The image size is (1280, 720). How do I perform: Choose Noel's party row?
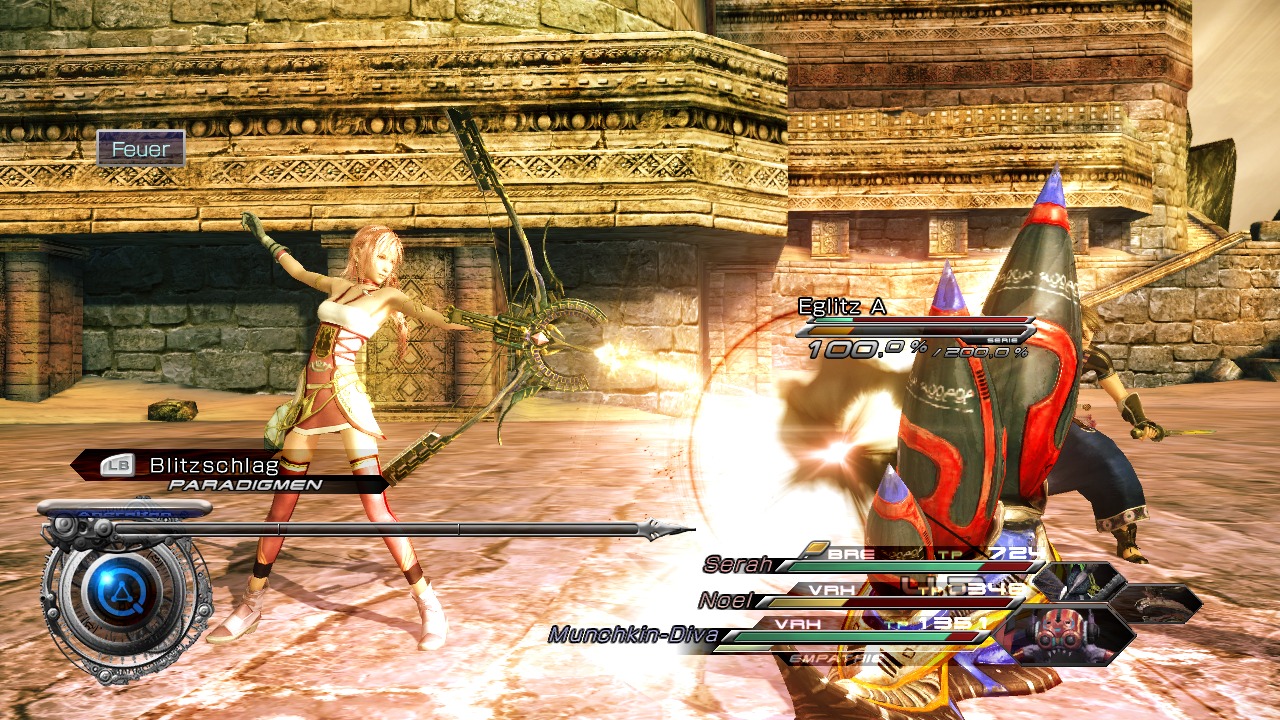click(725, 600)
